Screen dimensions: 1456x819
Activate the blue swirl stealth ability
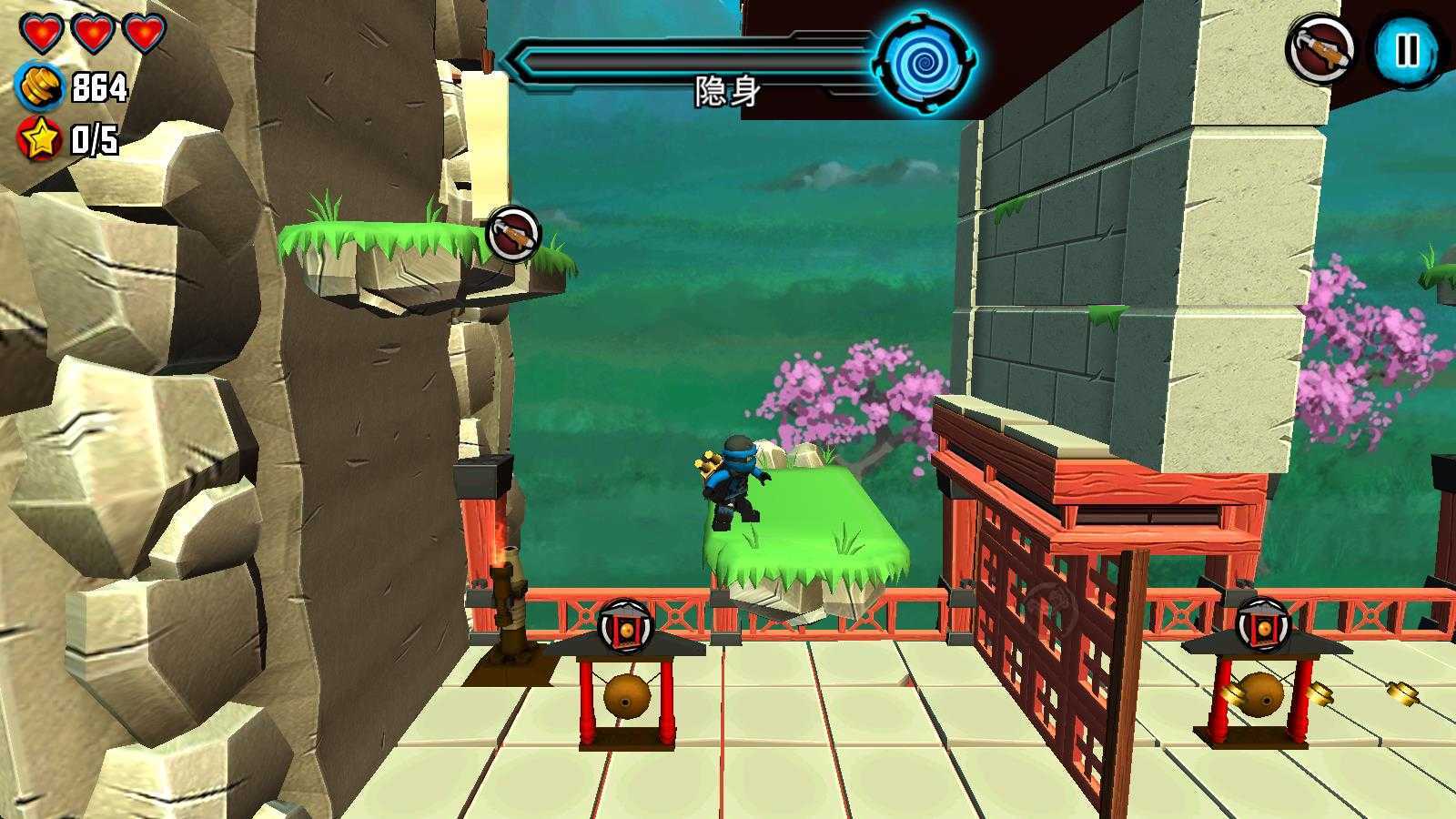(x=925, y=61)
